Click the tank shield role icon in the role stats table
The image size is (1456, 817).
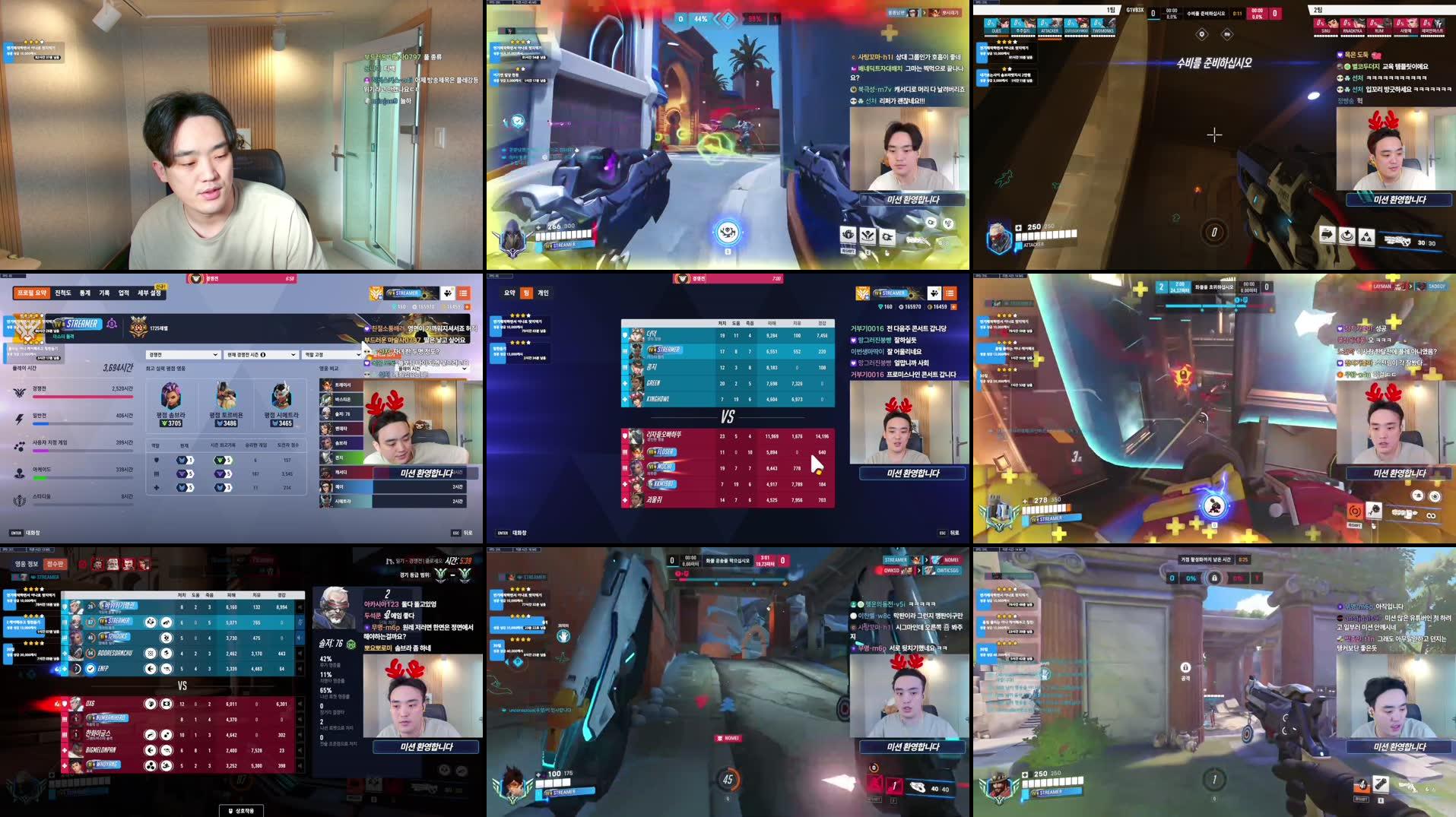[x=156, y=461]
